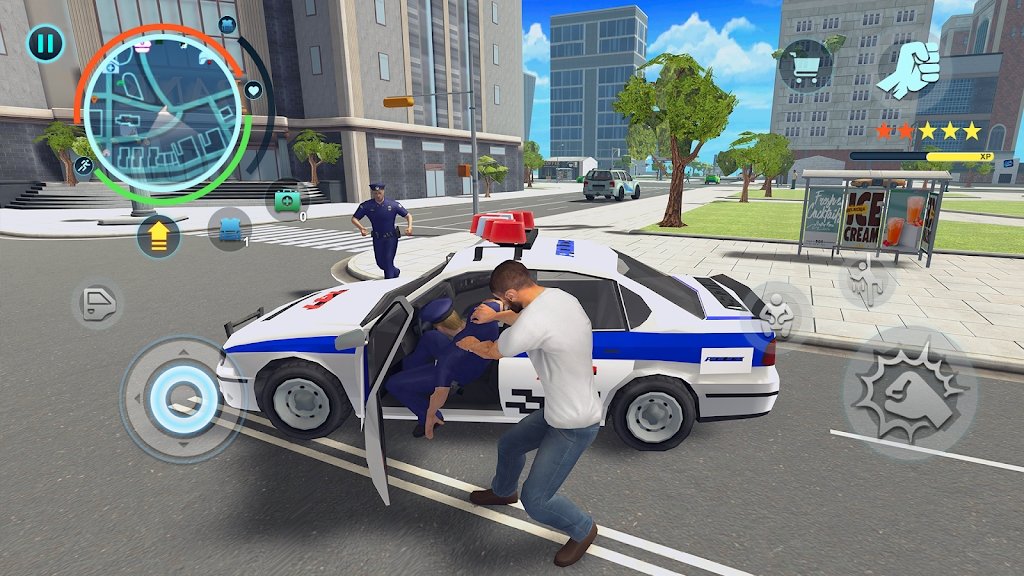Image resolution: width=1024 pixels, height=576 pixels.
Task: Open the shop via the shopping cart icon
Action: point(806,65)
